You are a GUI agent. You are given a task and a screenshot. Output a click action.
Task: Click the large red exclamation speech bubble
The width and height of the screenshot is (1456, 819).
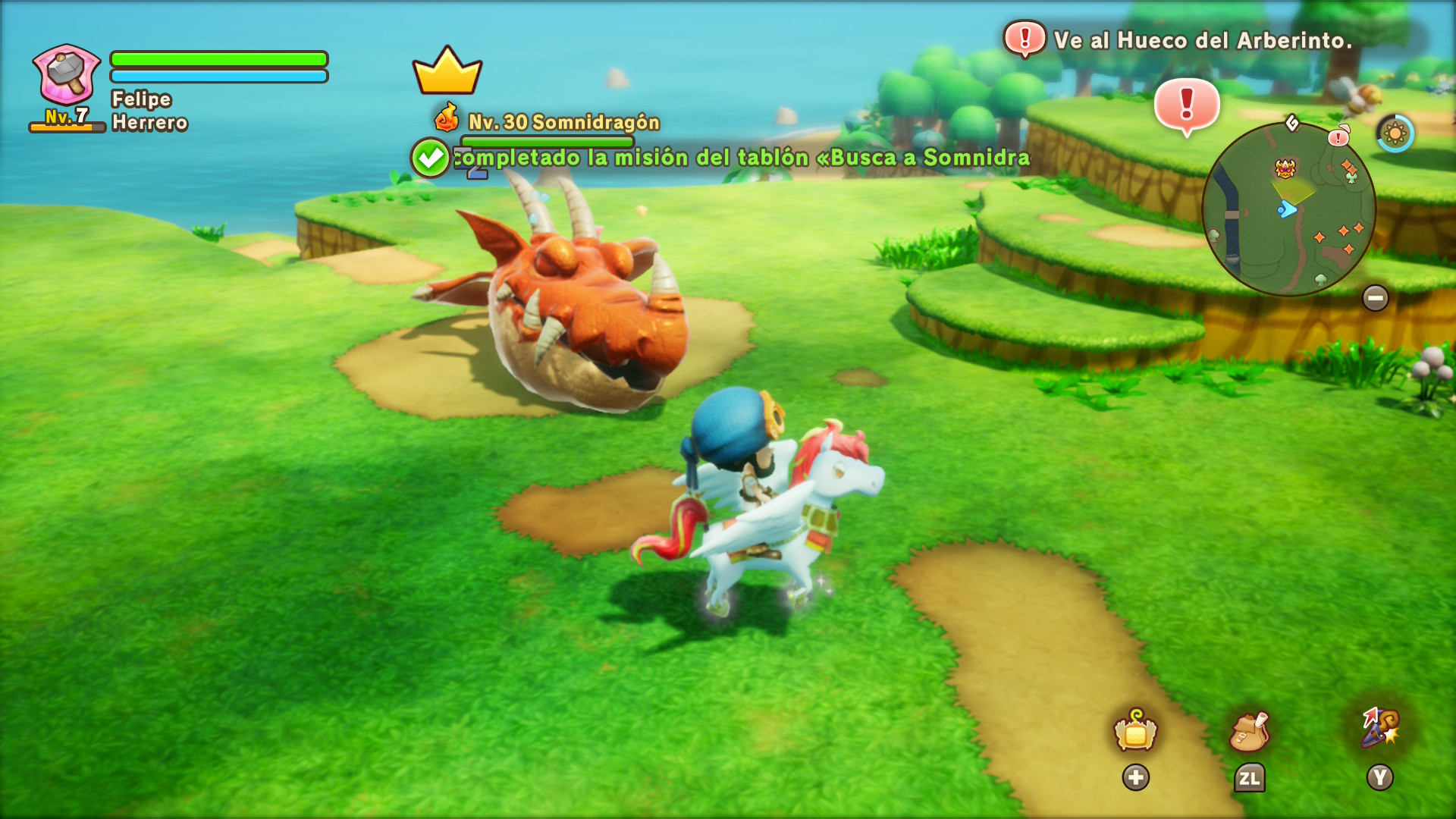click(1187, 106)
